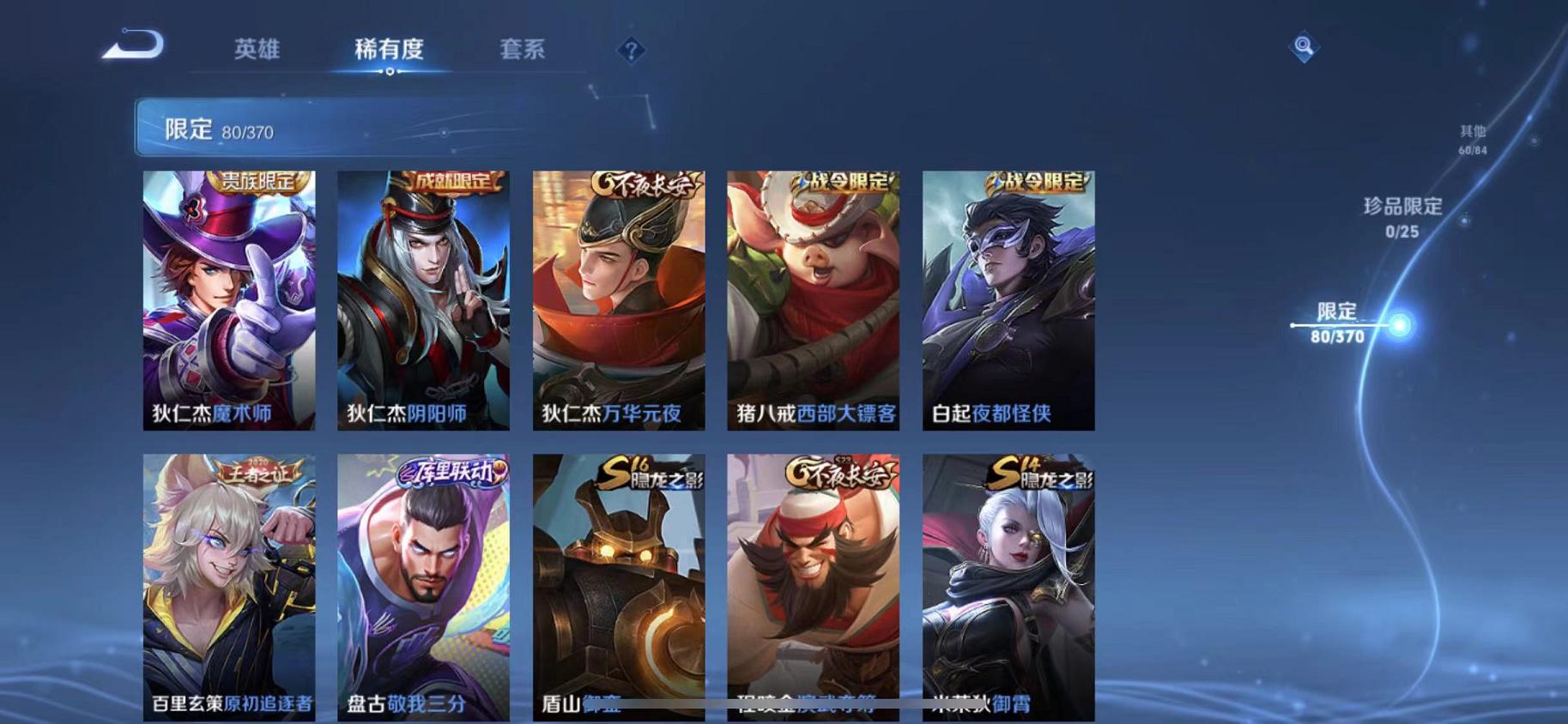Switch to the 套系 tab
The image size is (1568, 724).
tap(523, 51)
